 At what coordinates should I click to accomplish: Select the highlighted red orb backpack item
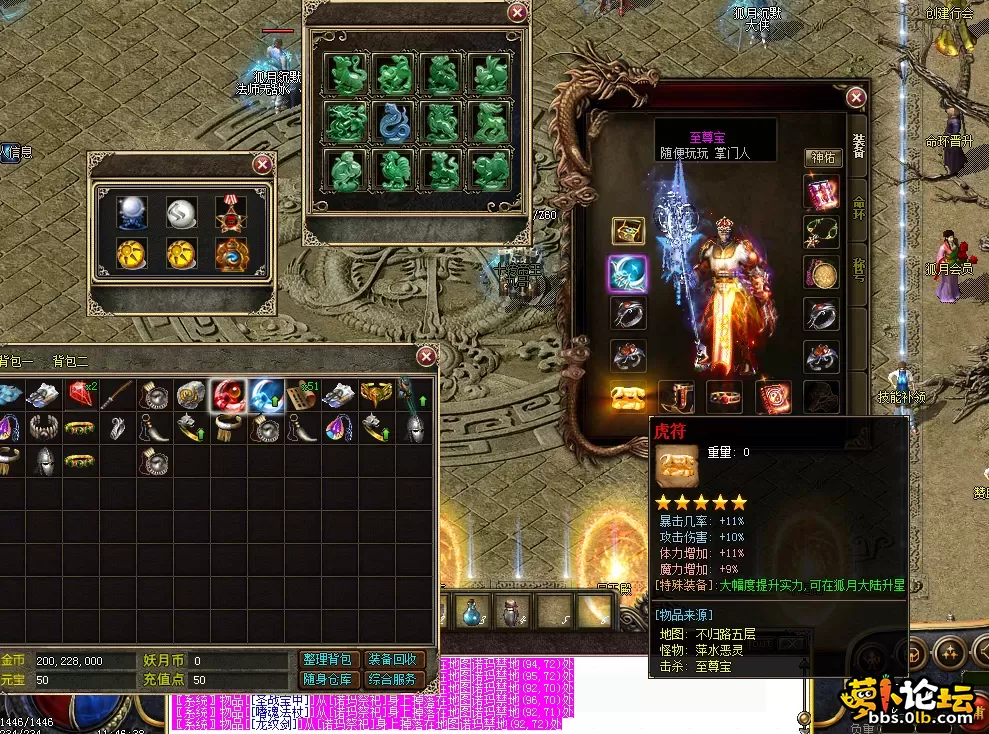229,396
